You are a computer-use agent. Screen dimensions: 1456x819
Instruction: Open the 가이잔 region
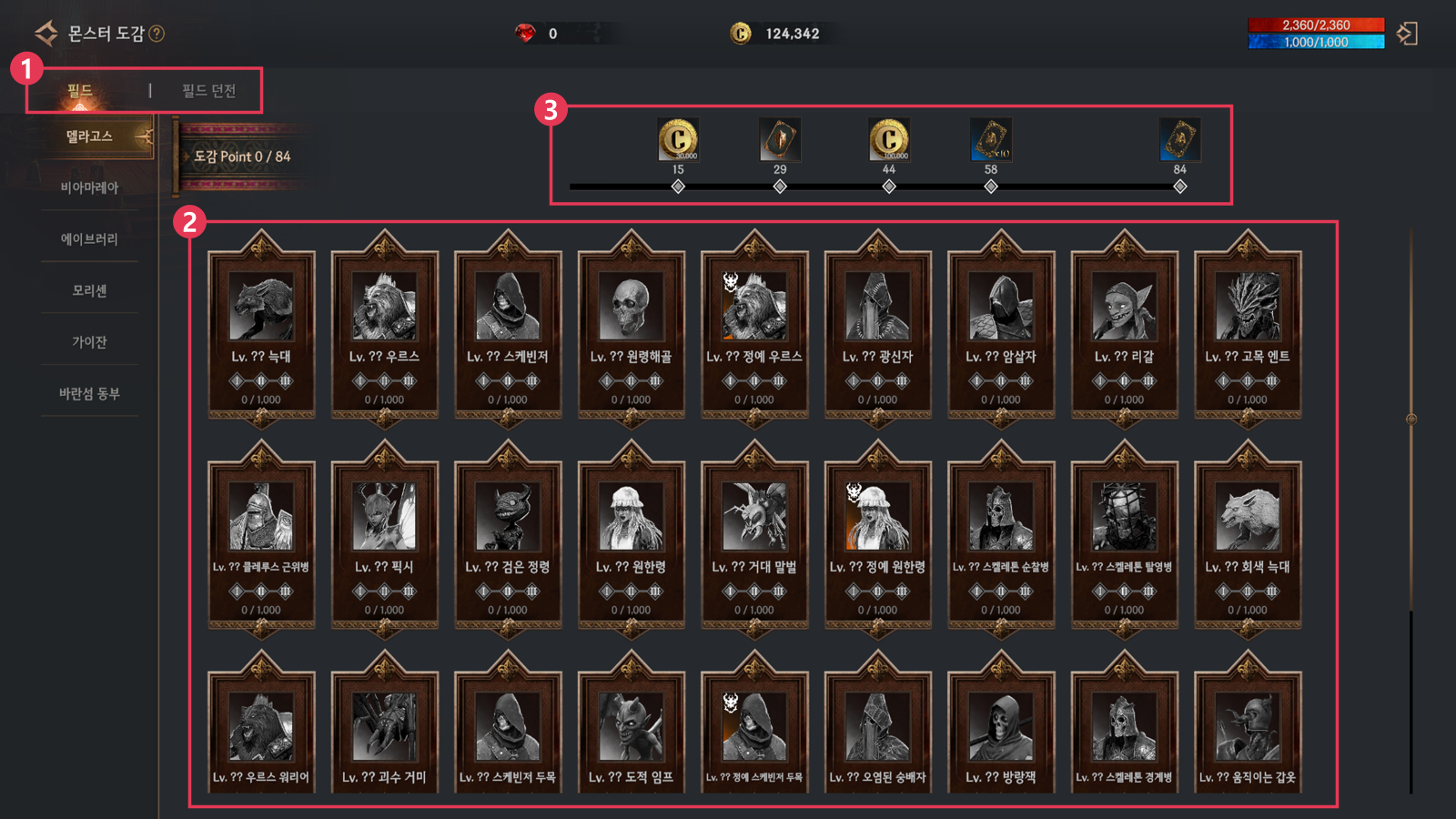(x=89, y=342)
